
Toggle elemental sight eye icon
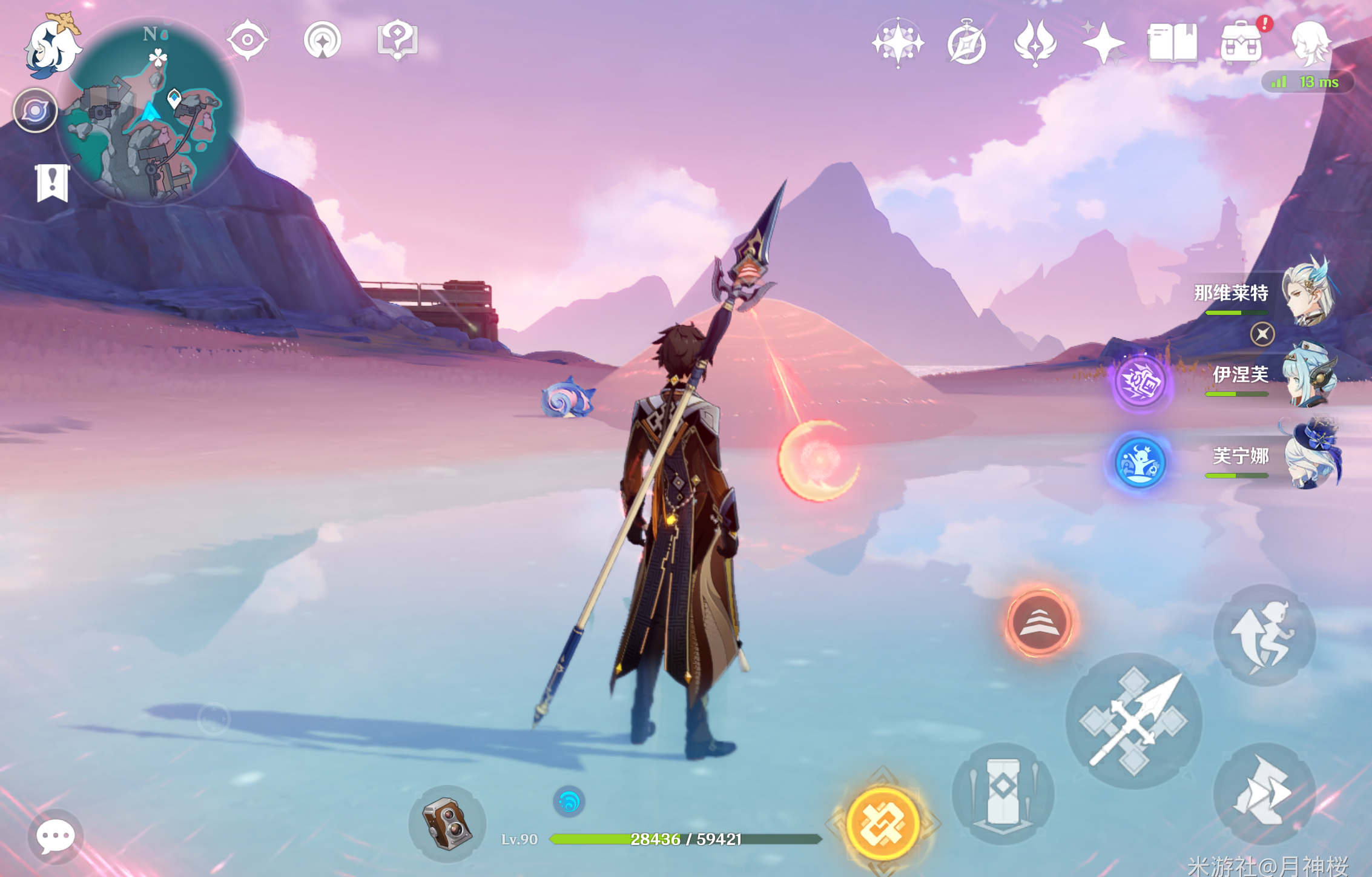point(247,41)
